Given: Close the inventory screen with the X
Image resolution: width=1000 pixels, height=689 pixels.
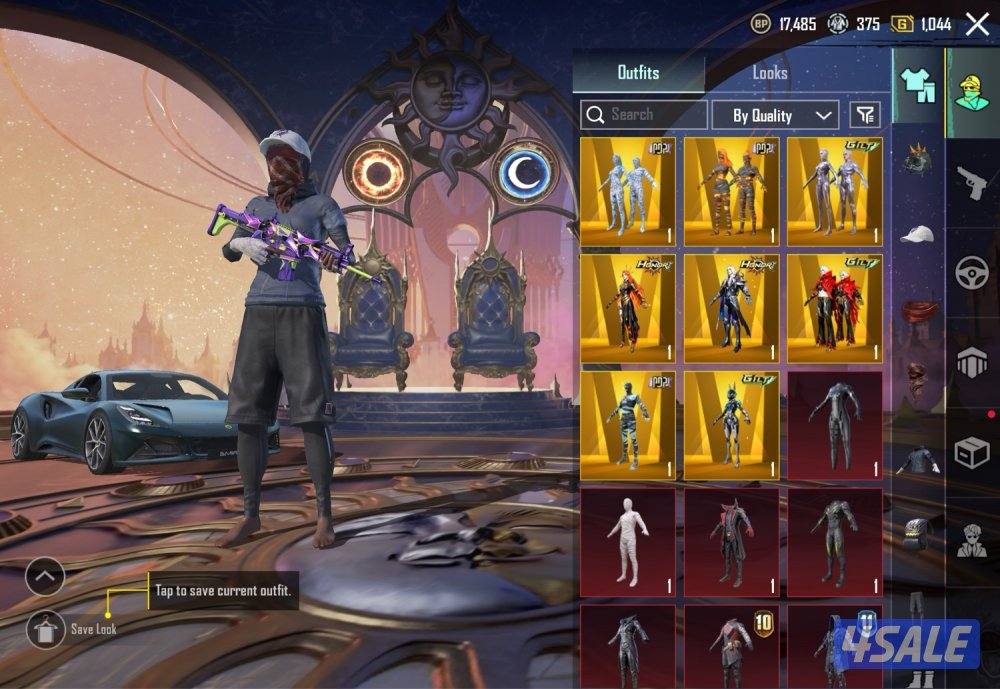Looking at the screenshot, I should click(977, 24).
